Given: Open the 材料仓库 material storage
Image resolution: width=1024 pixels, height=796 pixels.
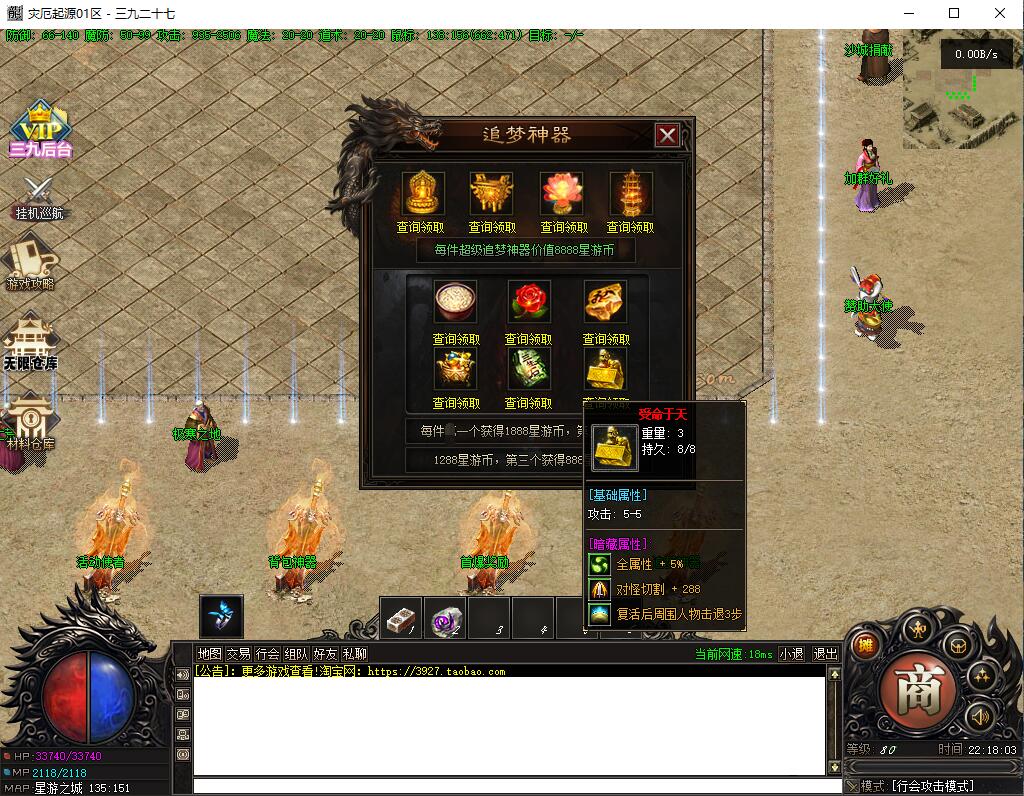Looking at the screenshot, I should [x=31, y=422].
